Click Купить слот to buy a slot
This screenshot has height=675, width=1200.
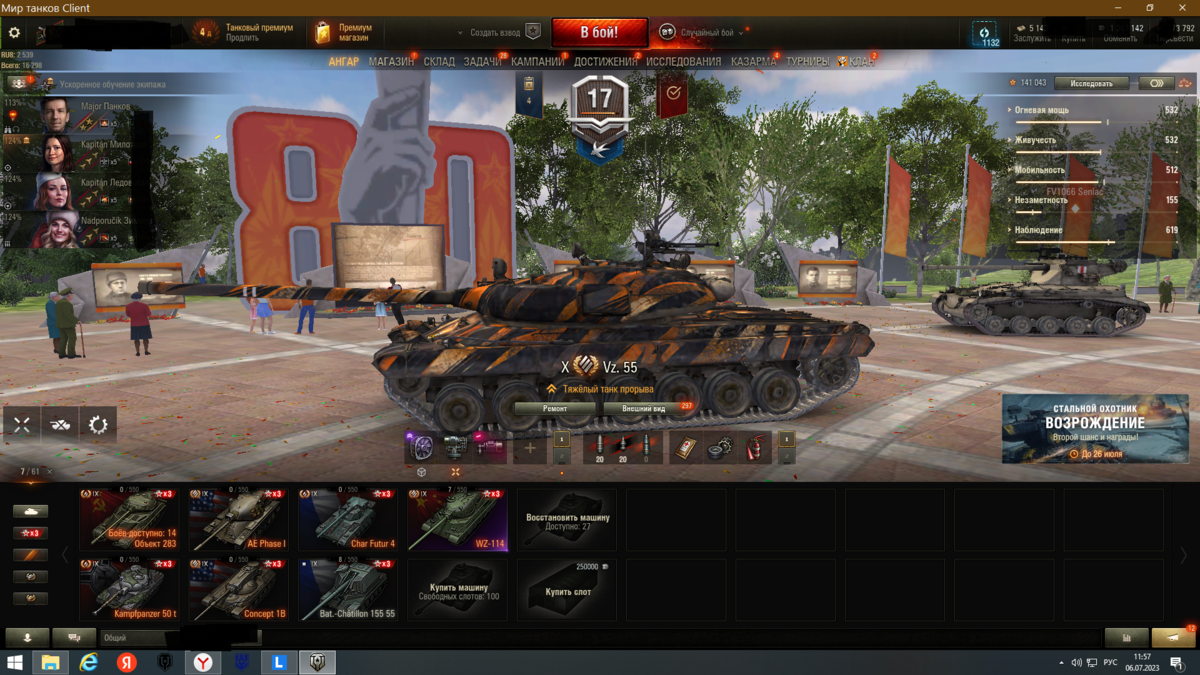tap(567, 590)
